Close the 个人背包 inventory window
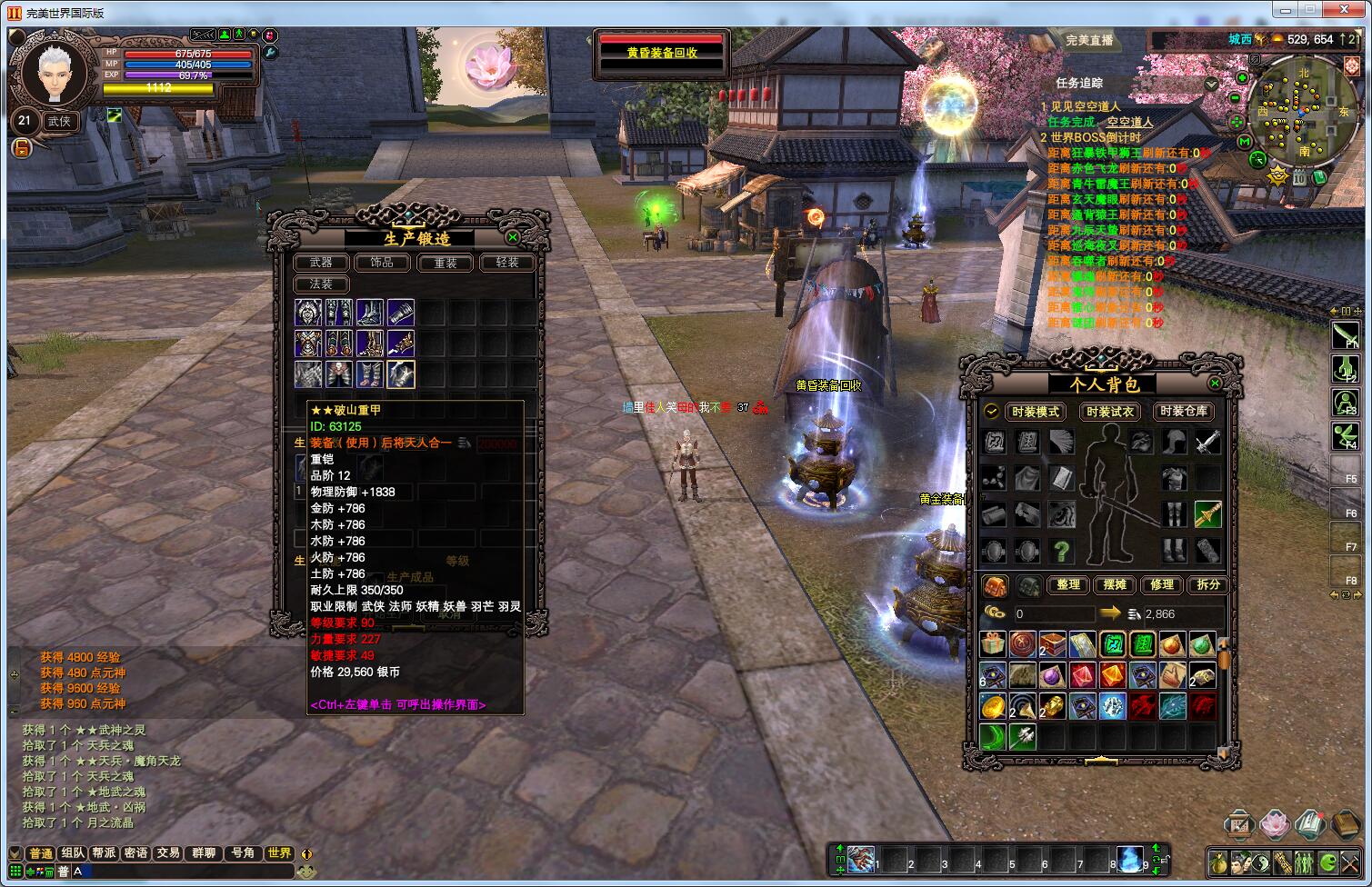This screenshot has width=1372, height=887. tap(1216, 384)
